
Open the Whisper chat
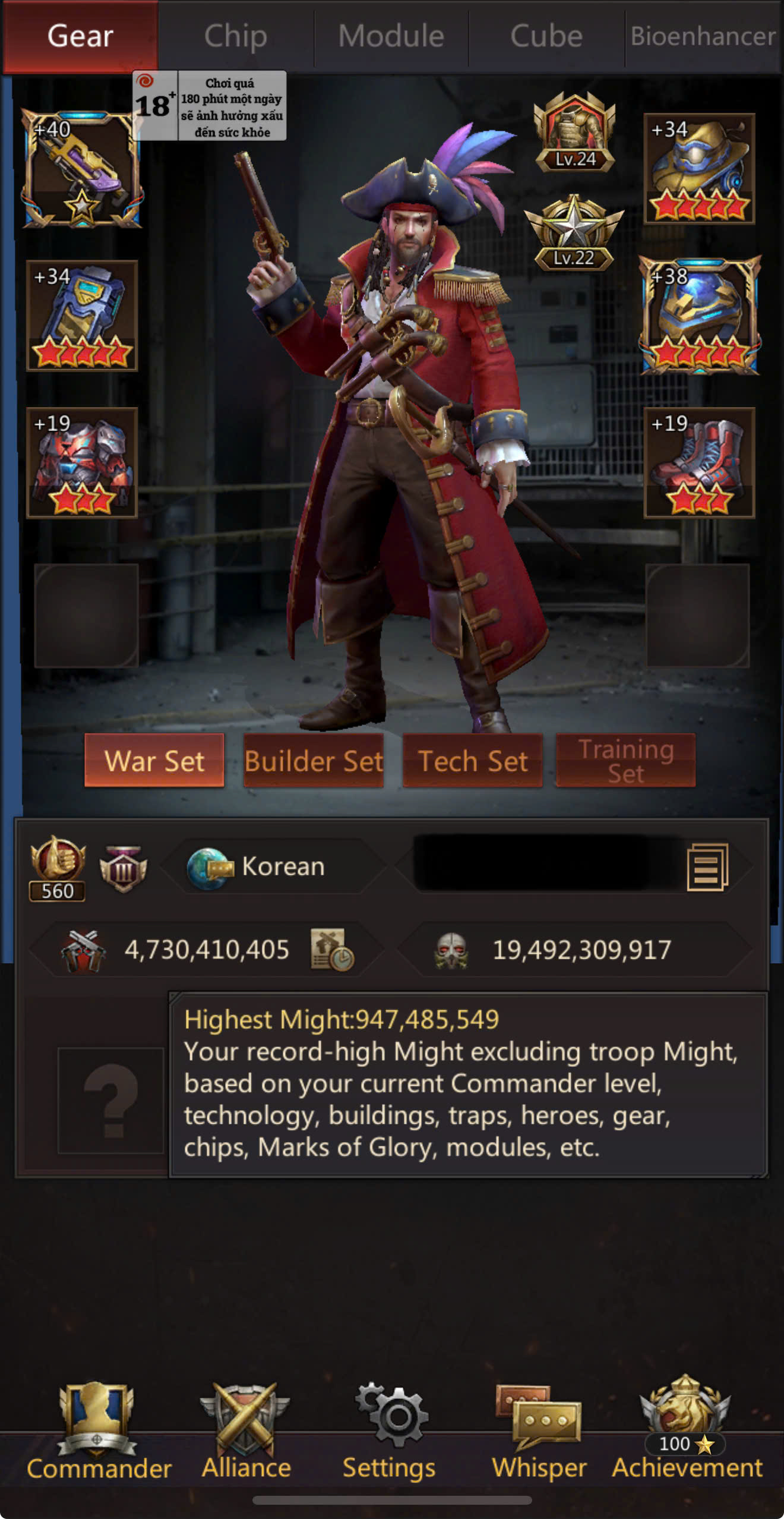[x=539, y=1432]
